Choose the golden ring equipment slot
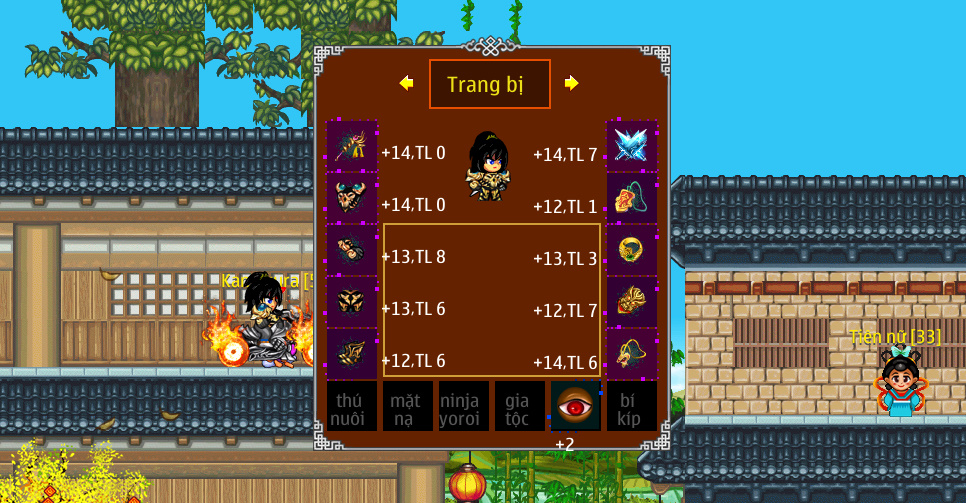This screenshot has height=503, width=966. coord(632,250)
